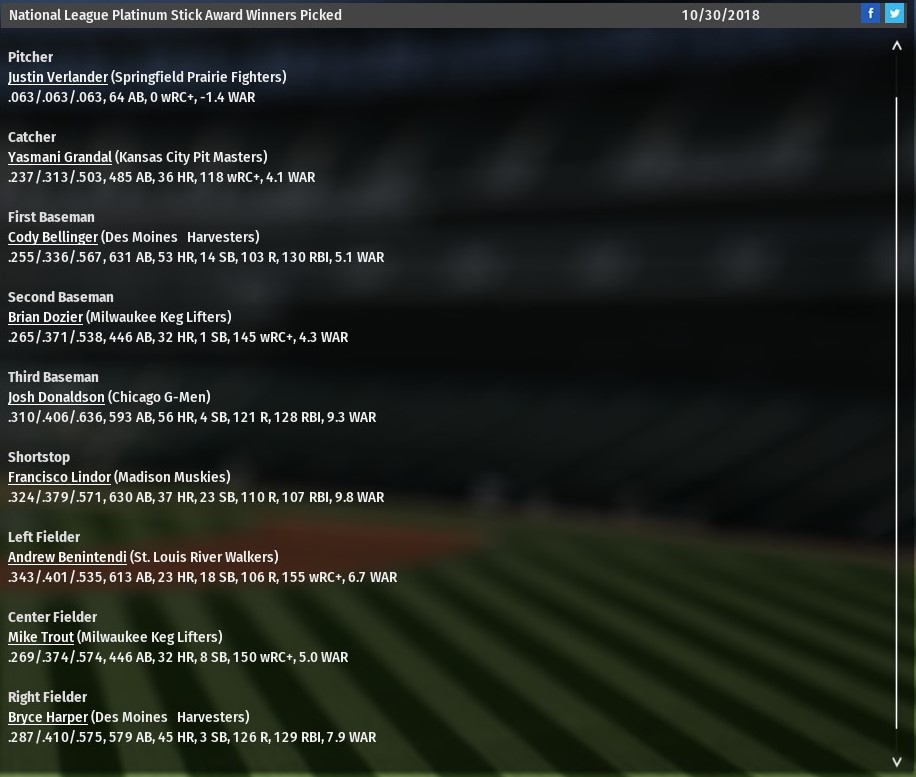This screenshot has width=916, height=777.
Task: Select Bryce Harper's name link
Action: click(x=48, y=717)
